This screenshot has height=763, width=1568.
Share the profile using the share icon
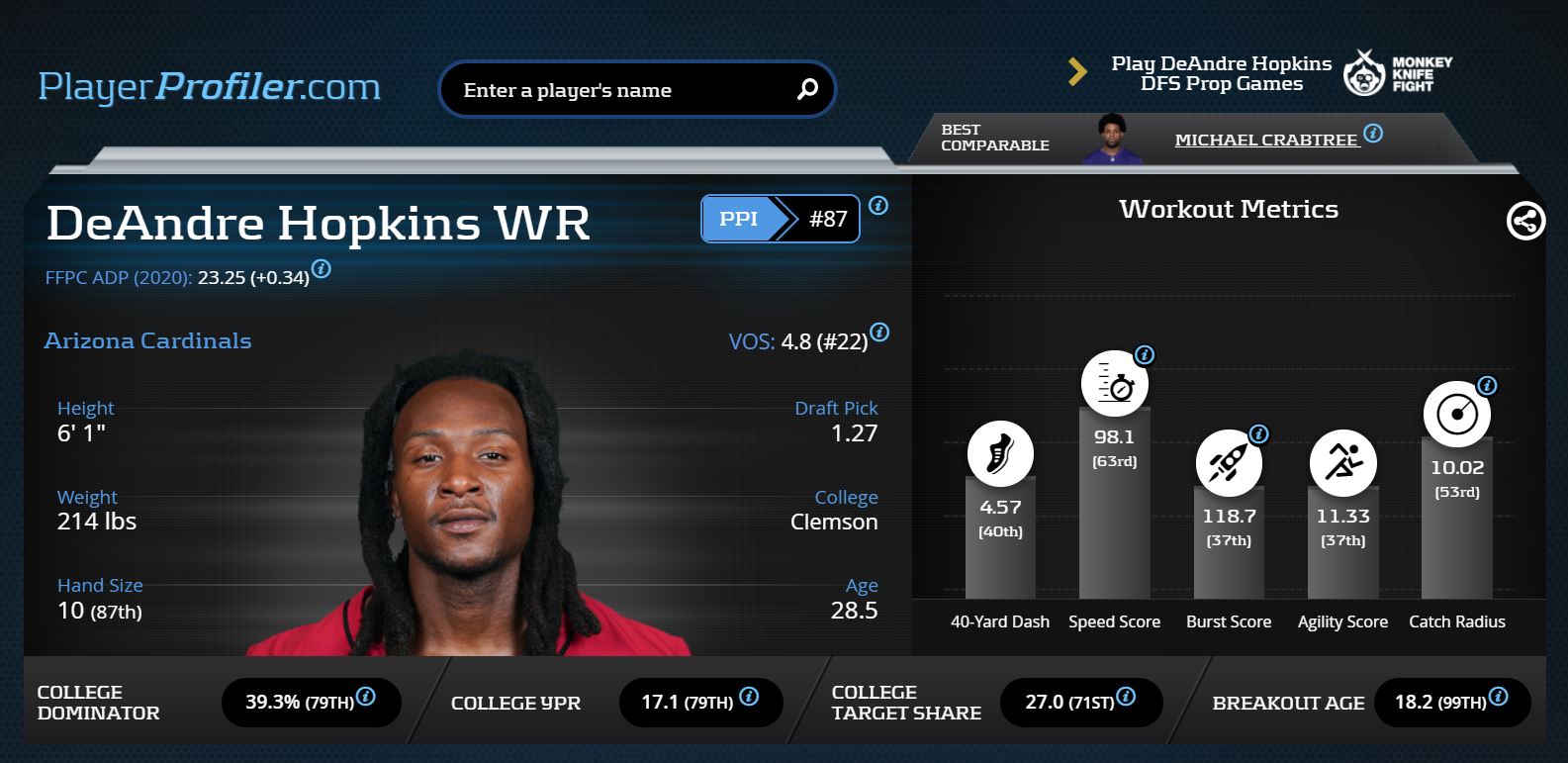tap(1525, 220)
